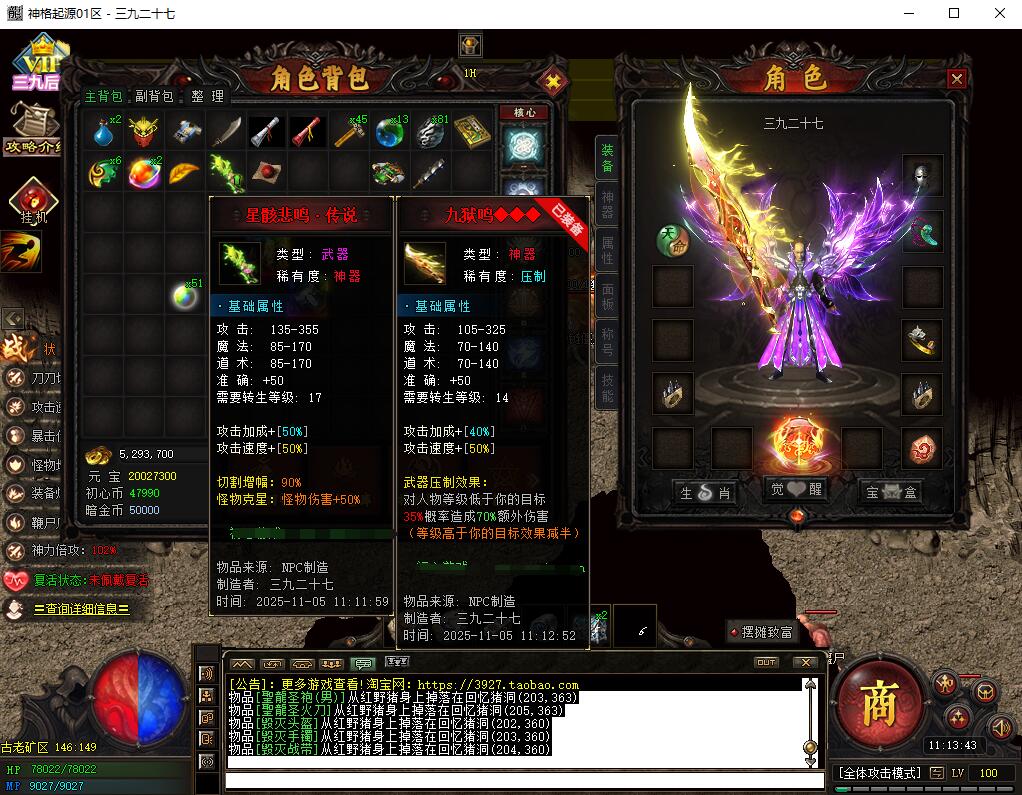Maximize the game window
This screenshot has width=1022, height=795.
click(x=954, y=13)
